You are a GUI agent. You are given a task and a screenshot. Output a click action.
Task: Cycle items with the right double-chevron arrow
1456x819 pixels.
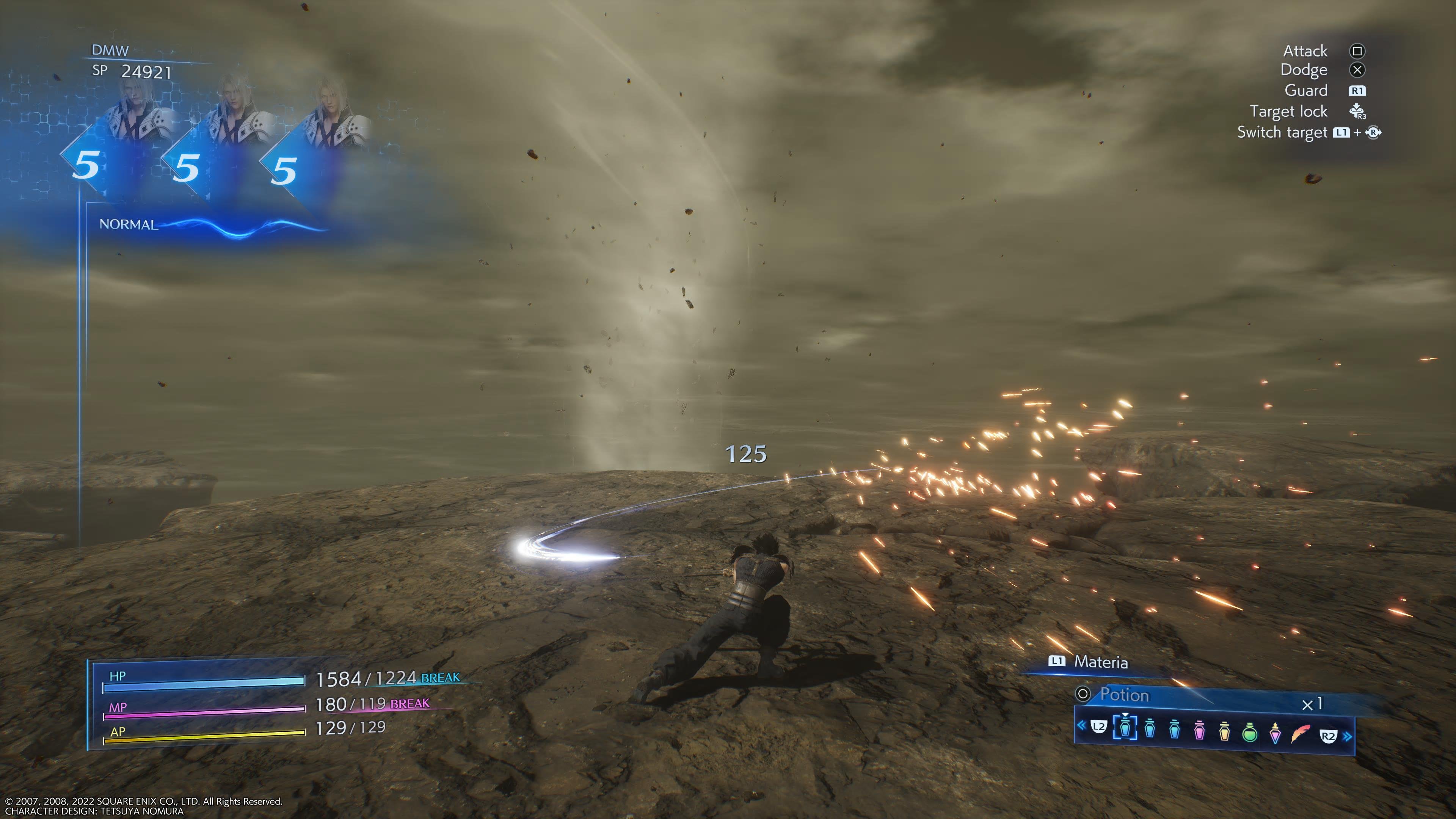pos(1348,736)
